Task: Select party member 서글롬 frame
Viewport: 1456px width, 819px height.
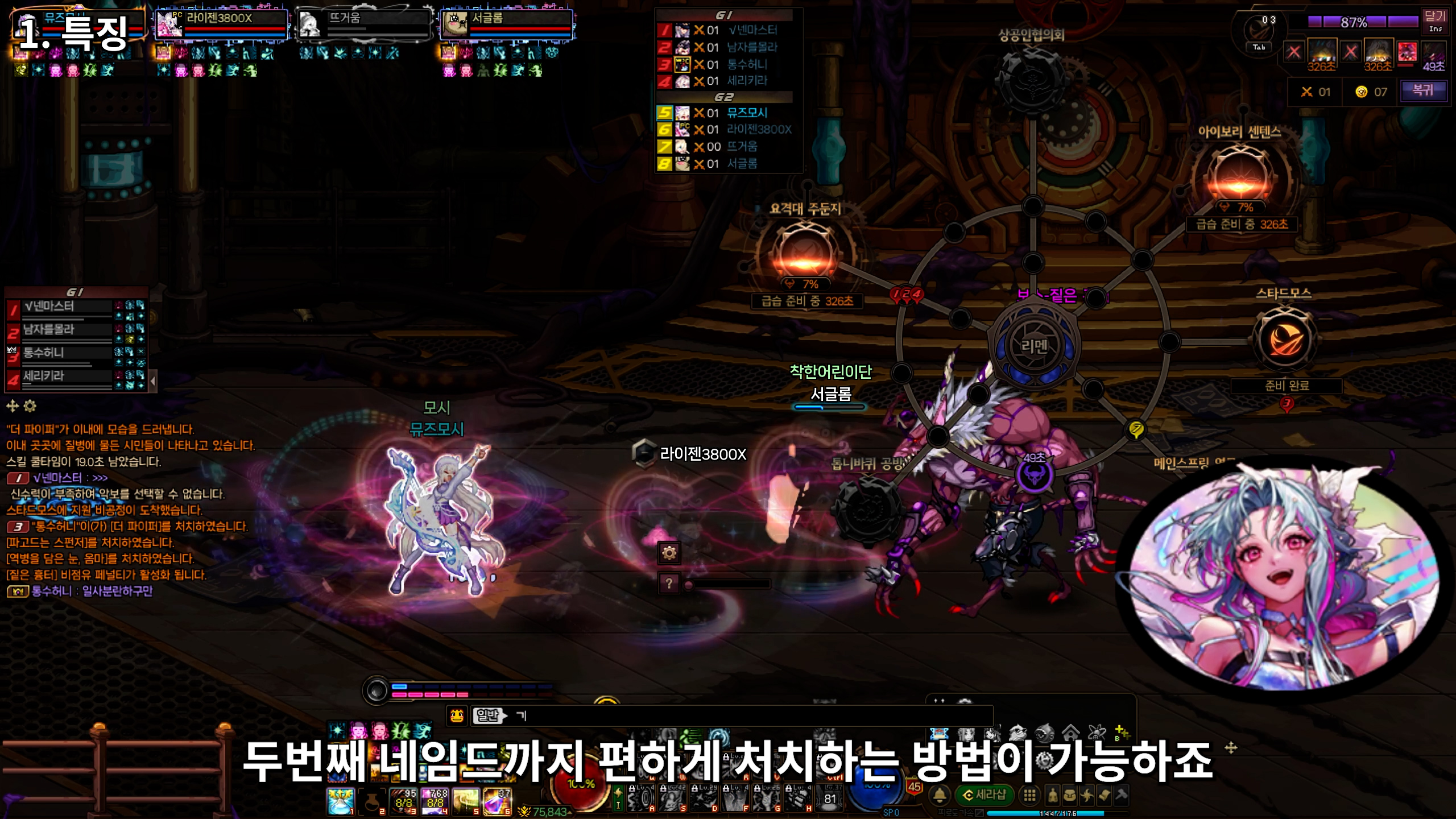Action: pyautogui.click(x=506, y=25)
